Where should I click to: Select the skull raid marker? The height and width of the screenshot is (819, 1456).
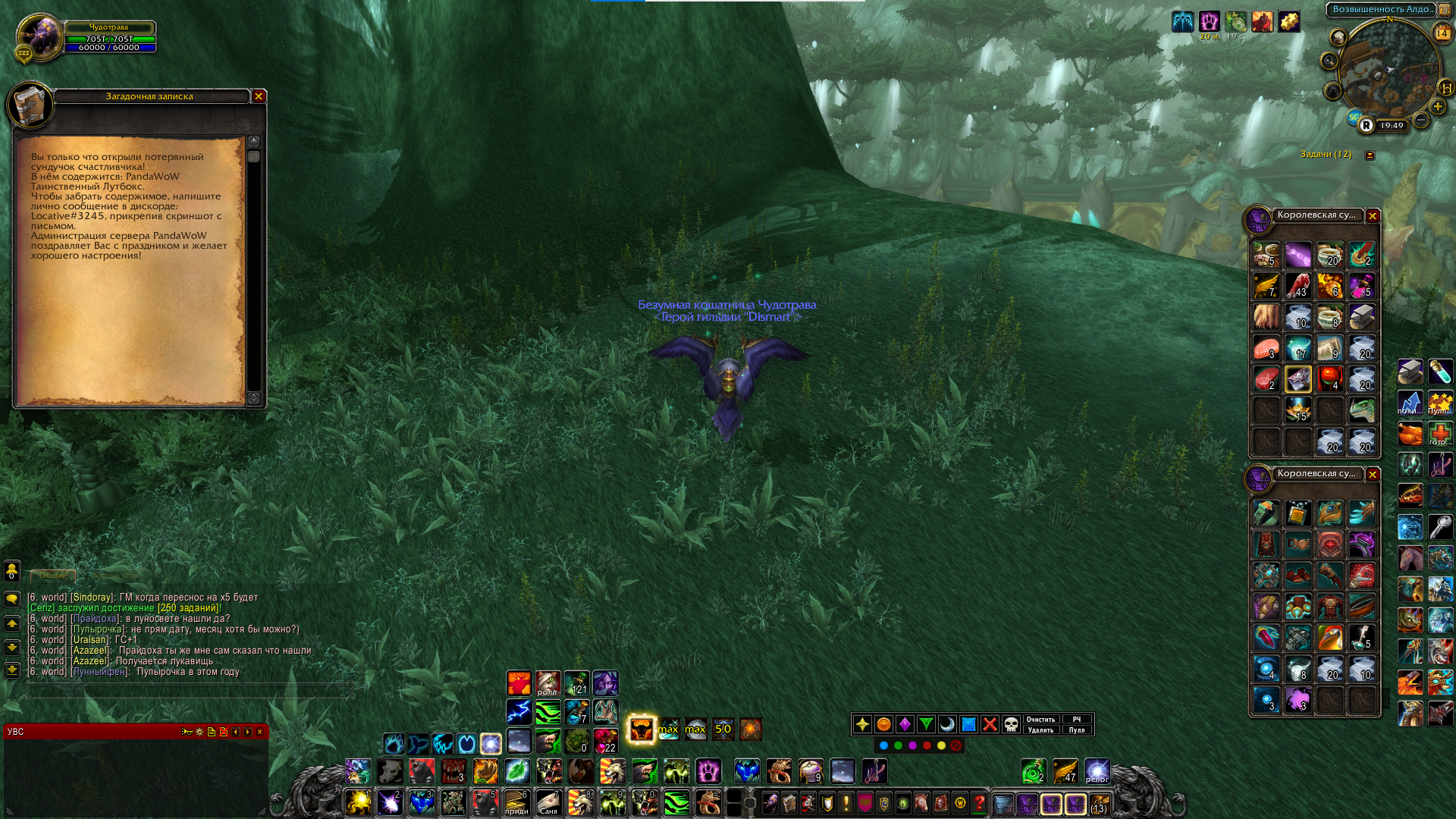click(1011, 725)
